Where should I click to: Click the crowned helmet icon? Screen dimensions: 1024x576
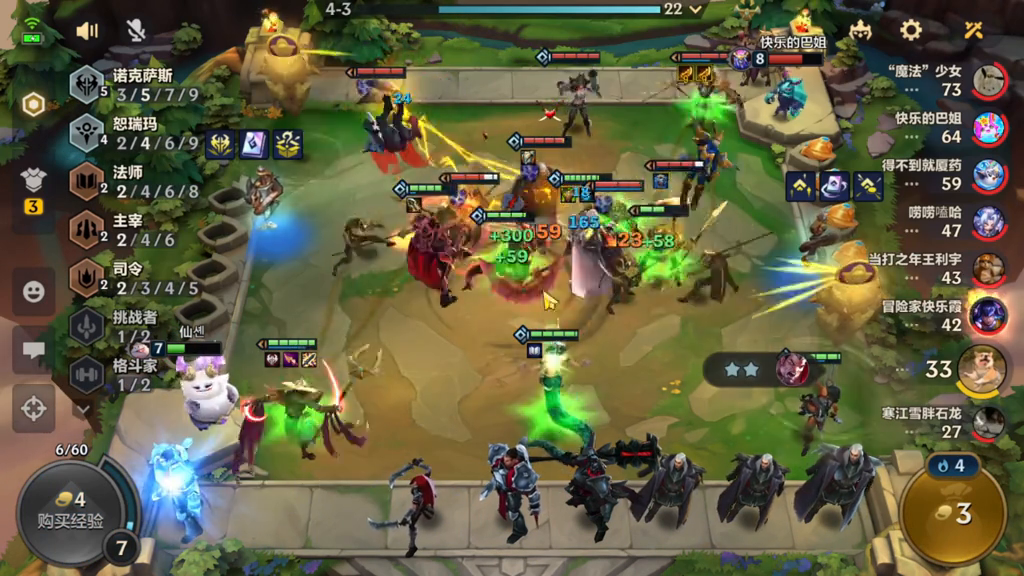pos(861,29)
